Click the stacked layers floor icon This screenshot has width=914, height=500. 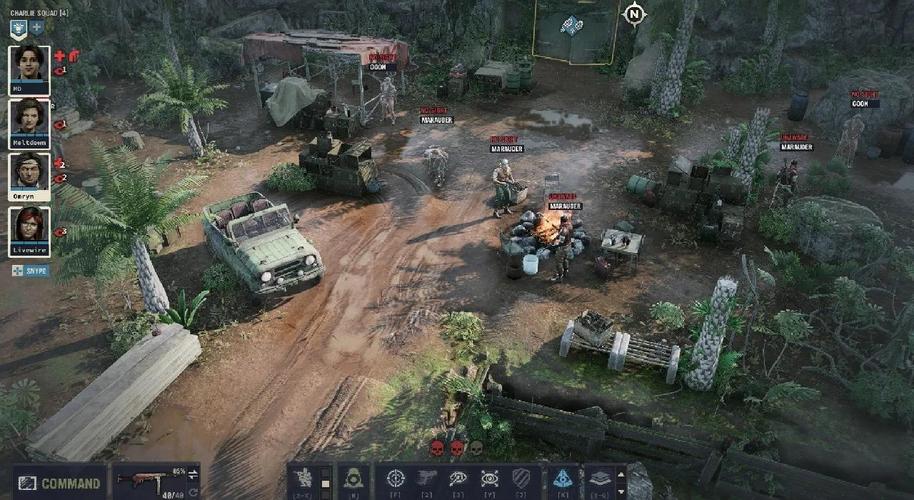point(598,479)
